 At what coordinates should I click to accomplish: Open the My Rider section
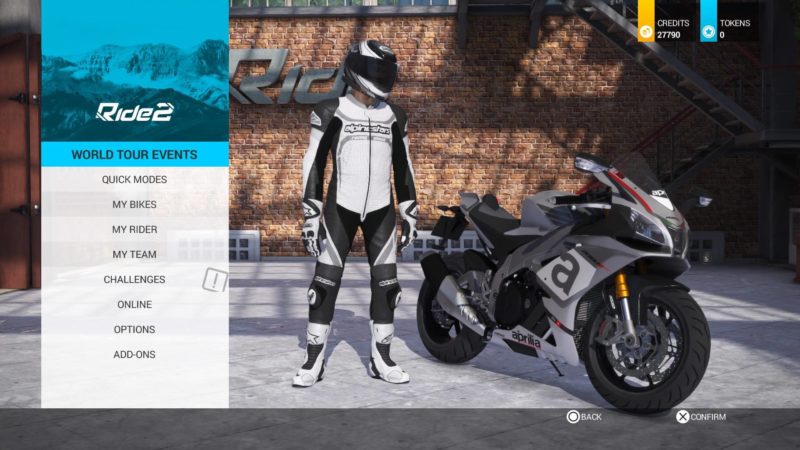[134, 230]
